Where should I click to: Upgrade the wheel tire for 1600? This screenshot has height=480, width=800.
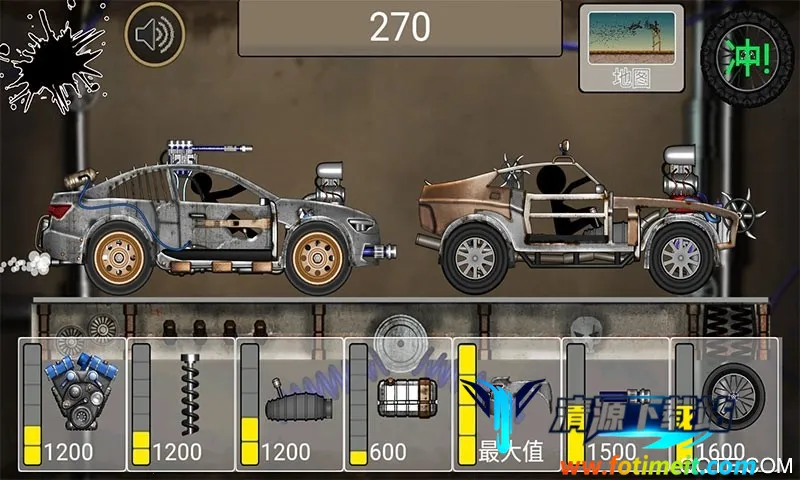(723, 403)
